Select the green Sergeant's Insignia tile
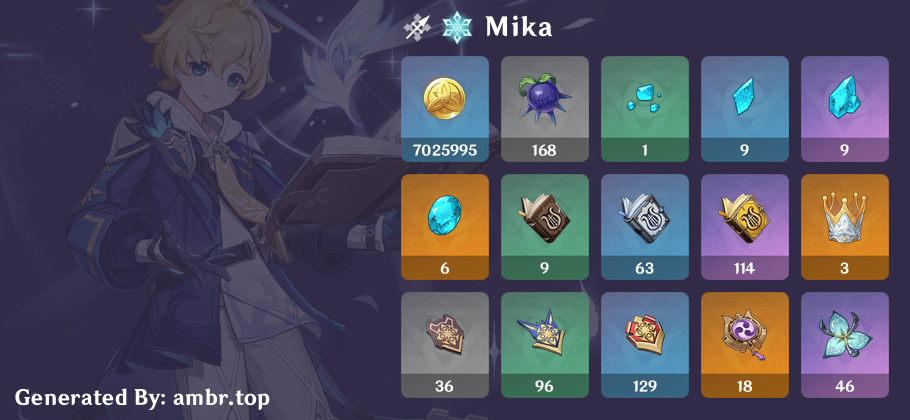910x420 pixels. coord(545,345)
